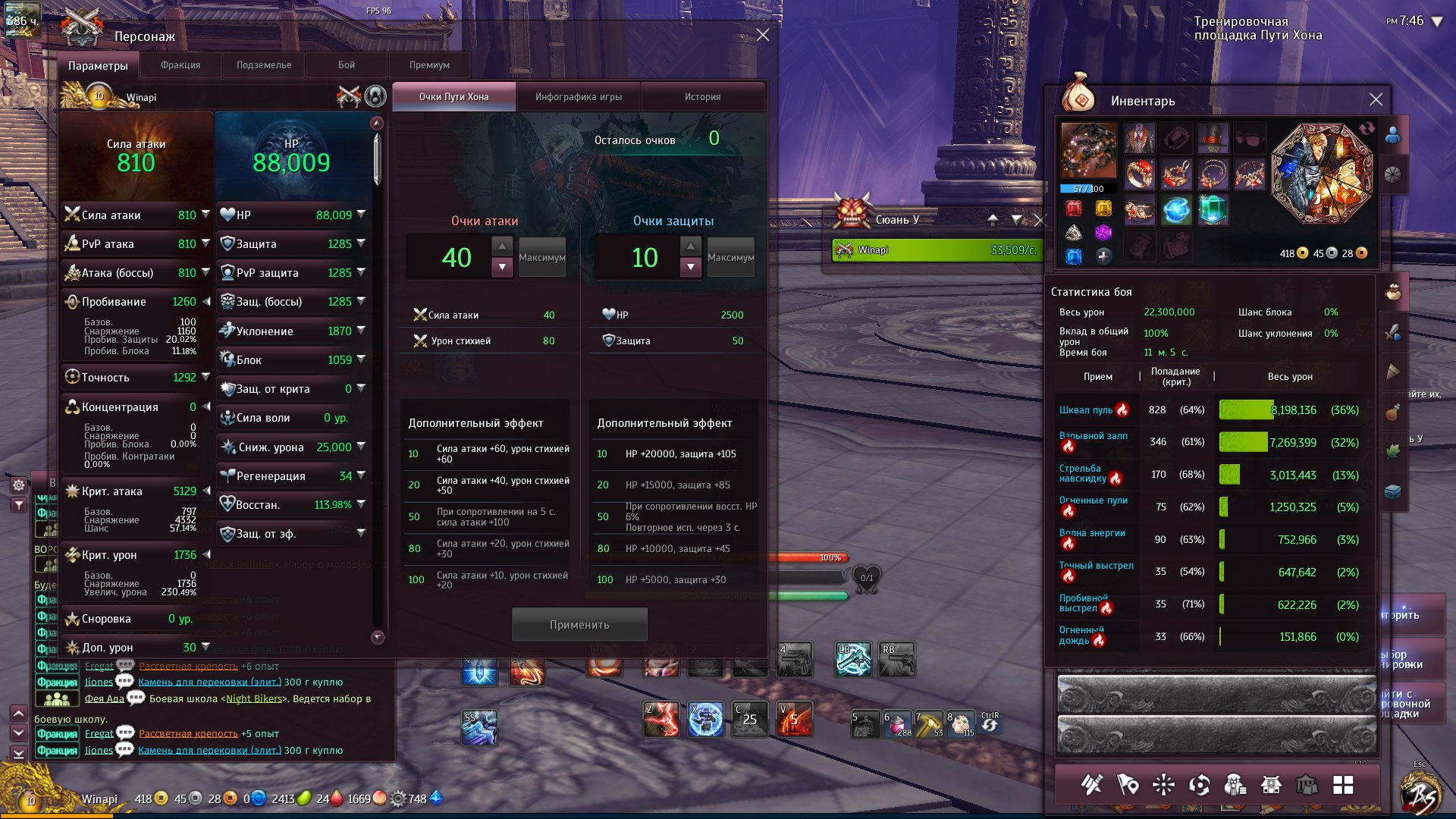Open the Премиум tab
Screen dimensions: 1456x819
coord(429,65)
